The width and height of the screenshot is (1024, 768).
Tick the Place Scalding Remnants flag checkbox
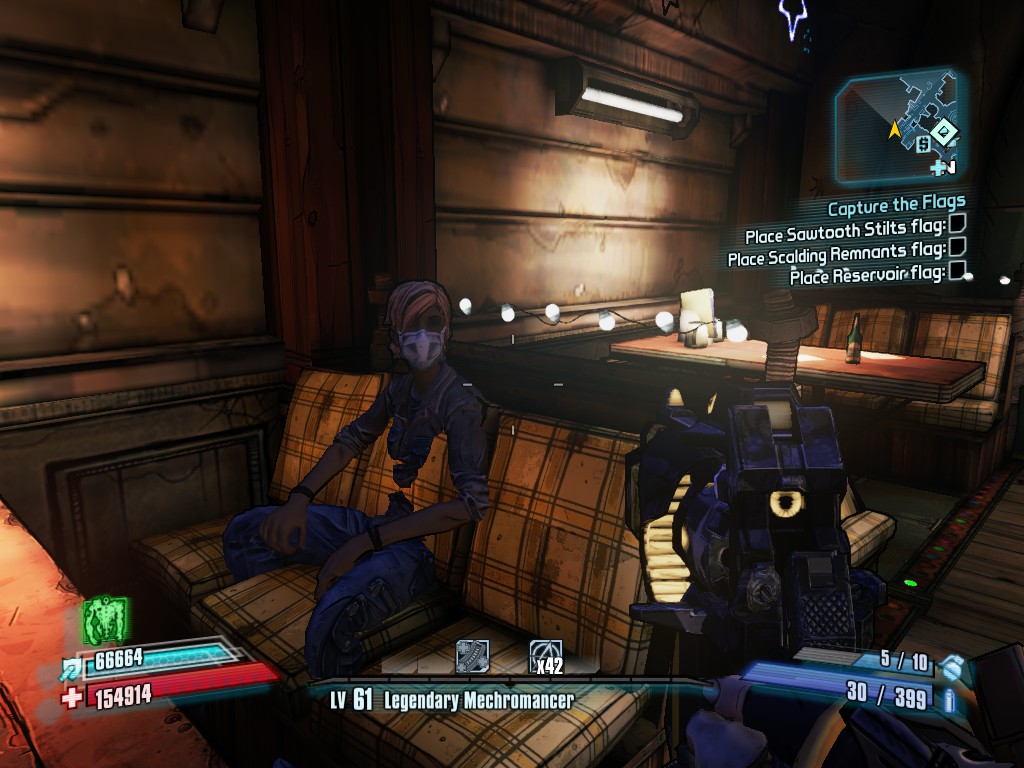tap(957, 247)
